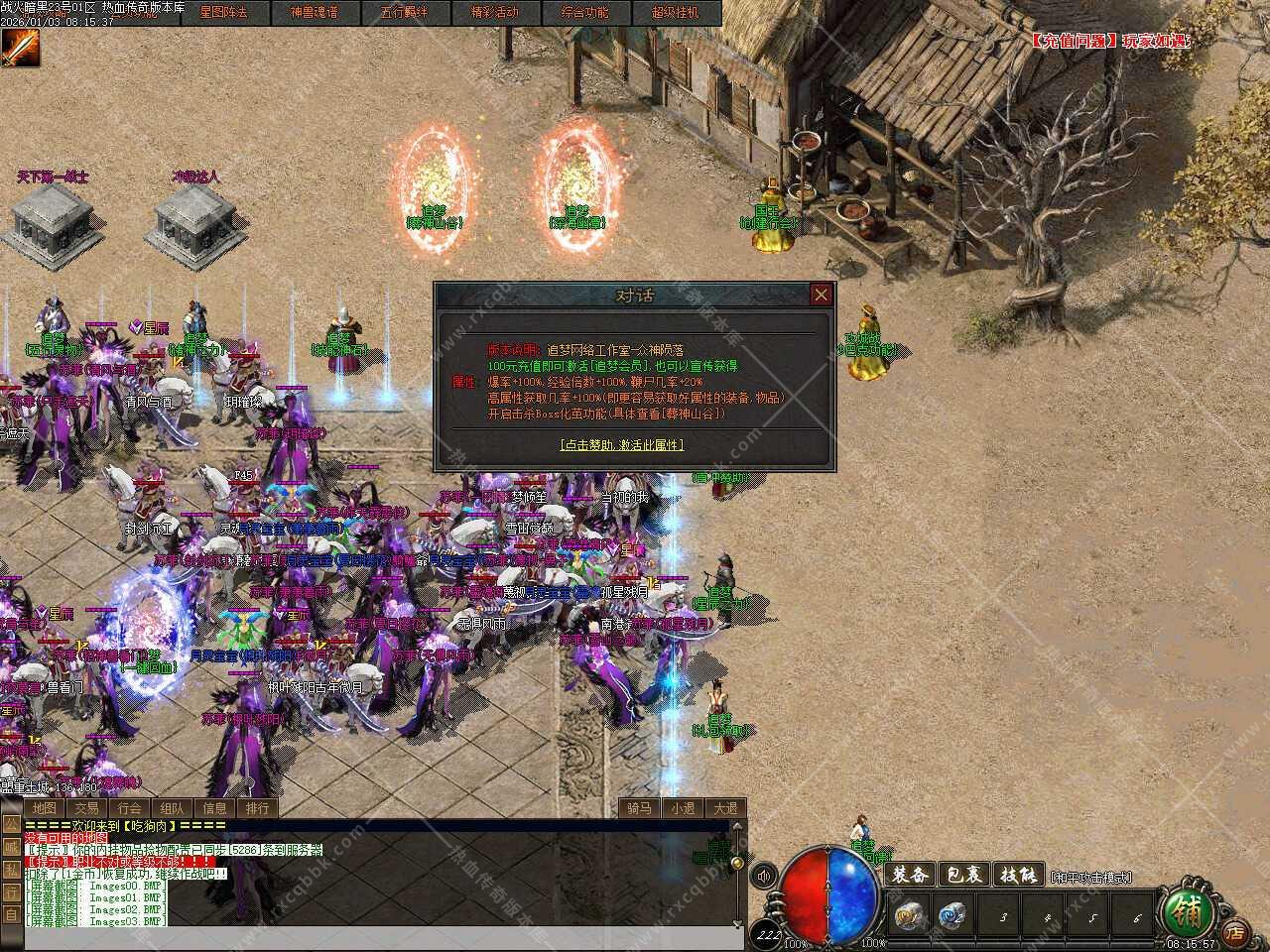Open the 星图阵法 menu

click(x=223, y=13)
